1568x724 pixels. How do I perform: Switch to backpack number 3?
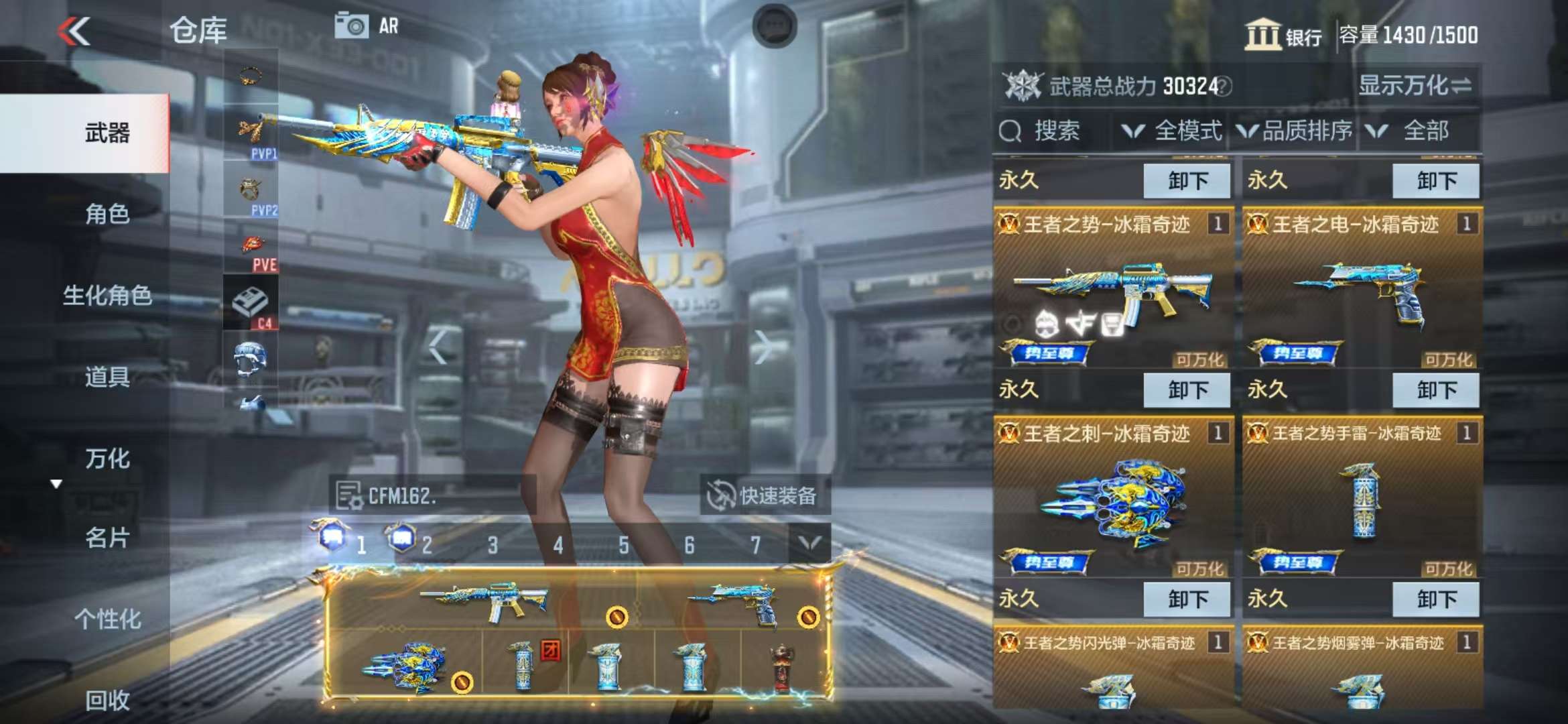tap(493, 545)
